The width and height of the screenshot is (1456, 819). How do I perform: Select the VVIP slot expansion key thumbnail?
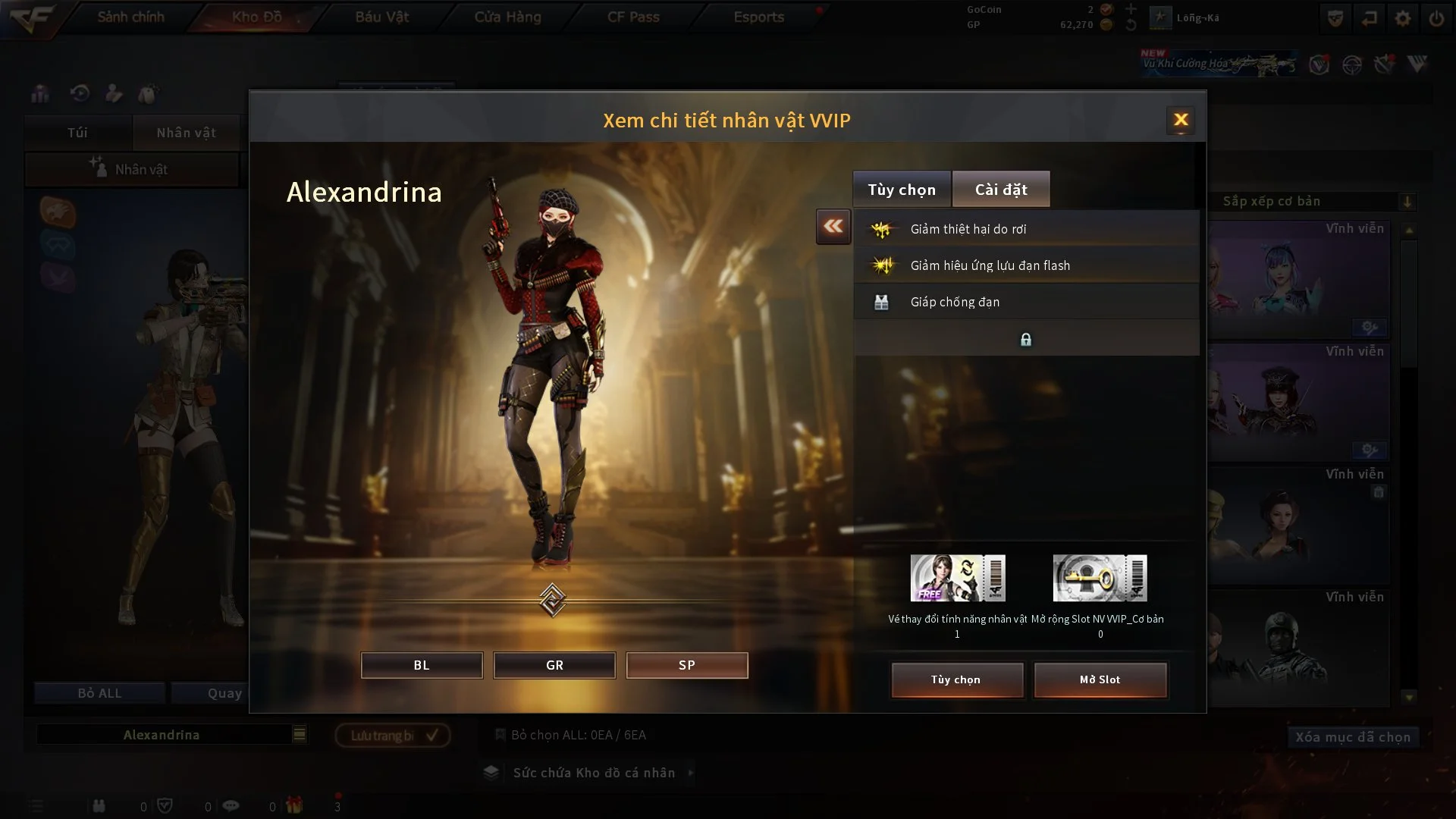[x=1100, y=578]
